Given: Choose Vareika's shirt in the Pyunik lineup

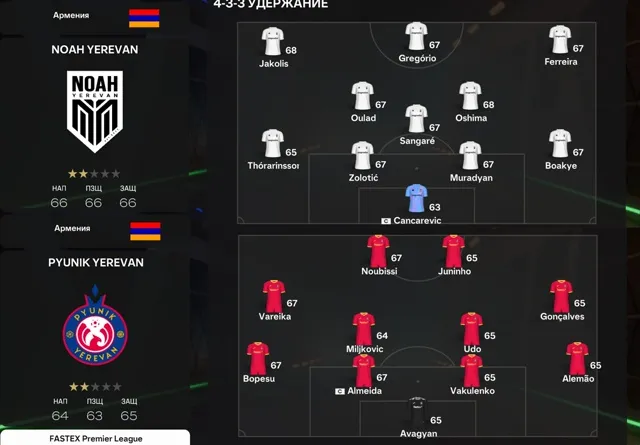Looking at the screenshot, I should [x=272, y=295].
